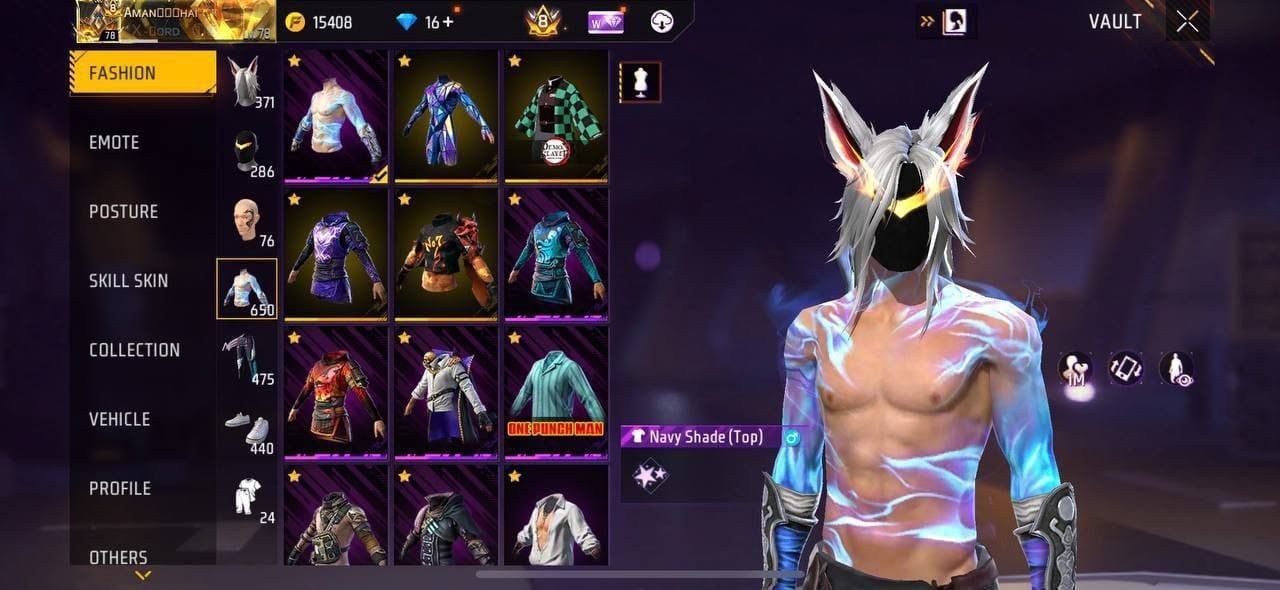Image resolution: width=1280 pixels, height=590 pixels.
Task: Click the mannequin outfit preview icon
Action: pyautogui.click(x=640, y=82)
